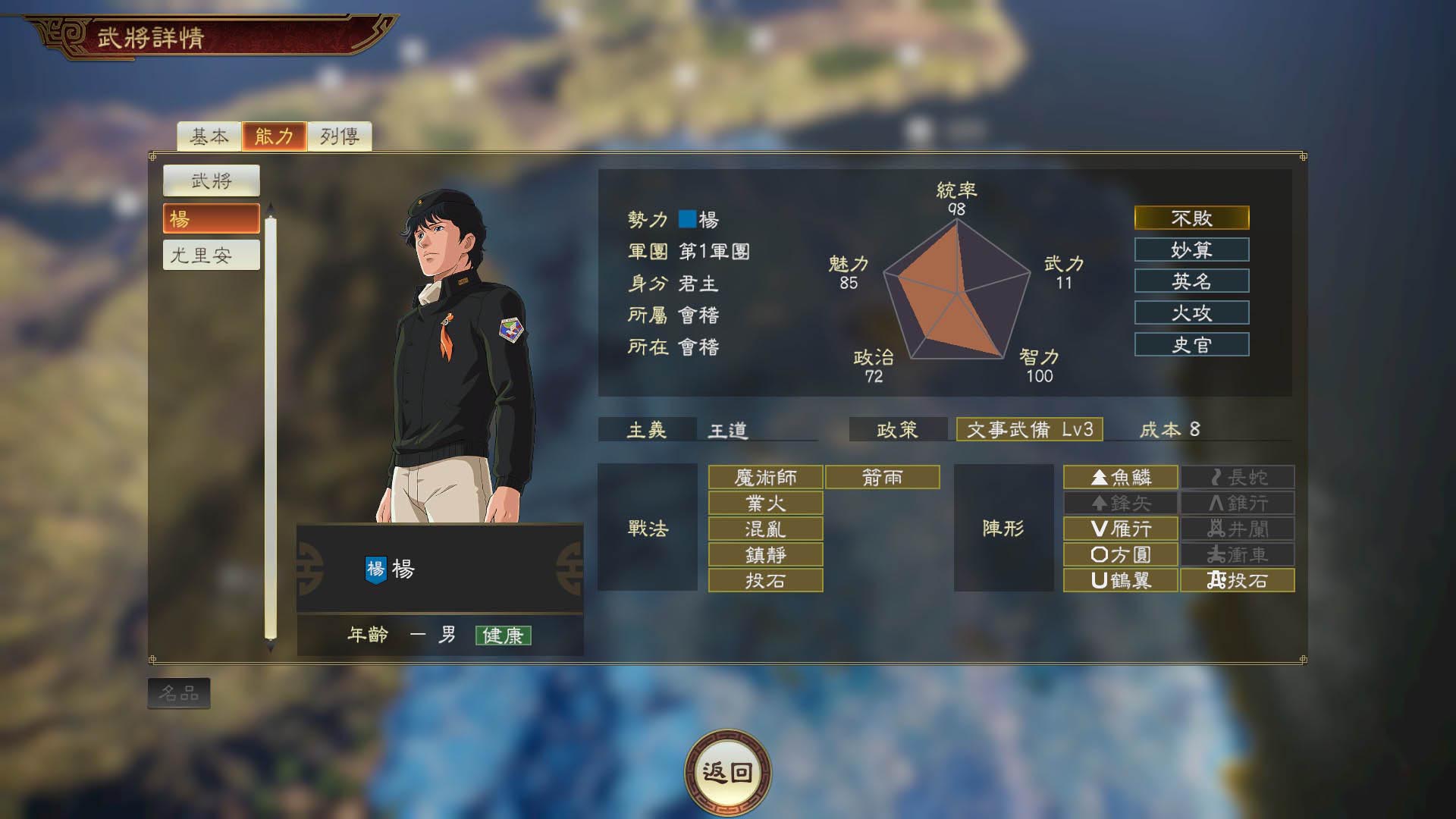The width and height of the screenshot is (1456, 819).
Task: Select officer 楊 in the list
Action: [x=211, y=218]
